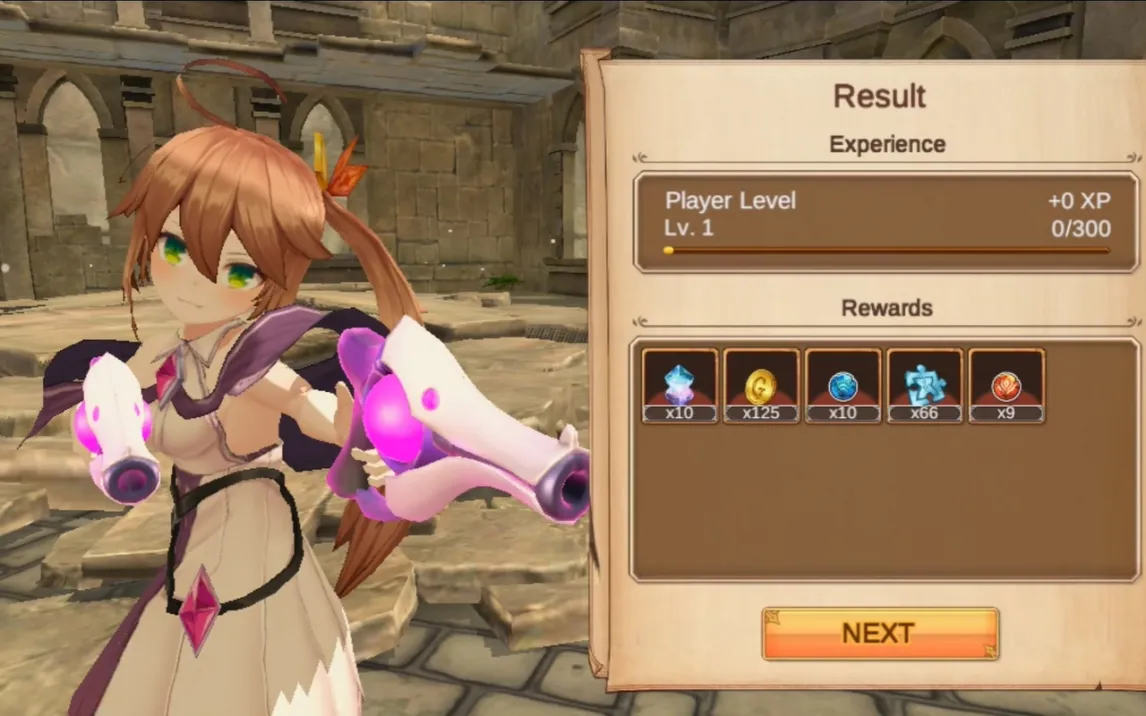Continue with the NEXT button
Screen dimensions: 1146x716
(x=880, y=633)
